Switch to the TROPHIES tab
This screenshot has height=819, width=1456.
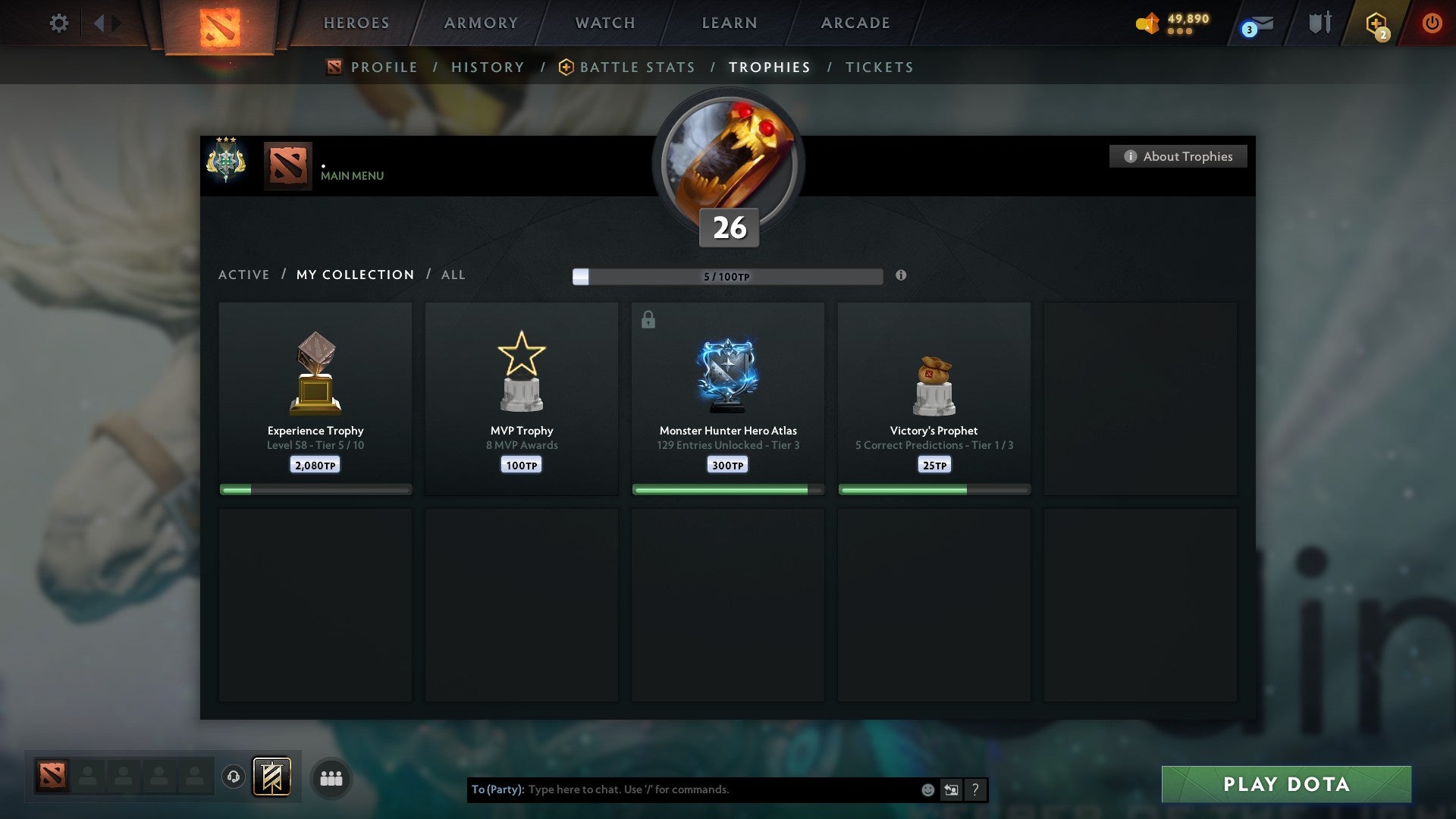point(769,67)
